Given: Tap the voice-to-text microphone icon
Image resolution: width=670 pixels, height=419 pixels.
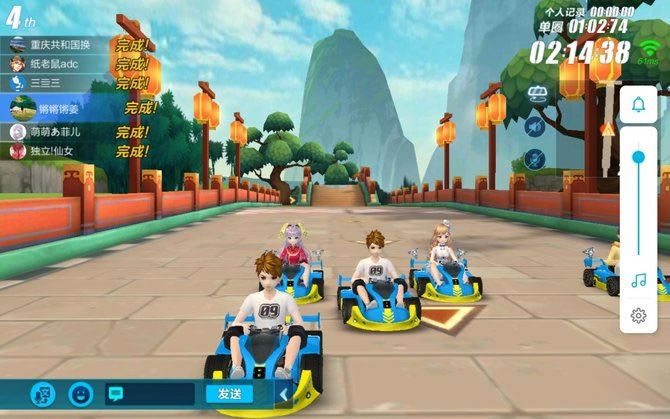Looking at the screenshot, I should [42, 394].
